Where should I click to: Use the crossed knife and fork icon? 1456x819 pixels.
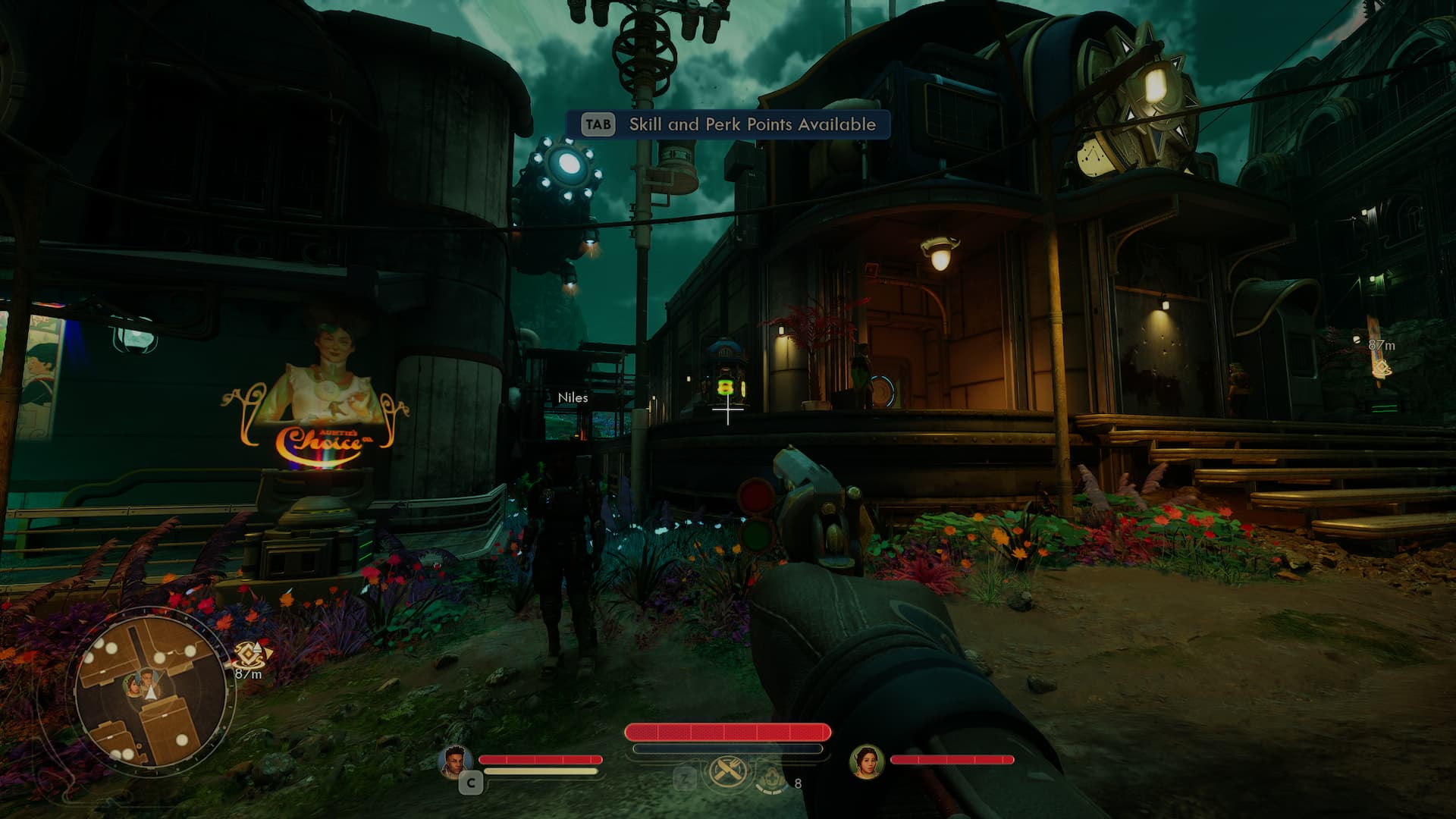click(726, 774)
